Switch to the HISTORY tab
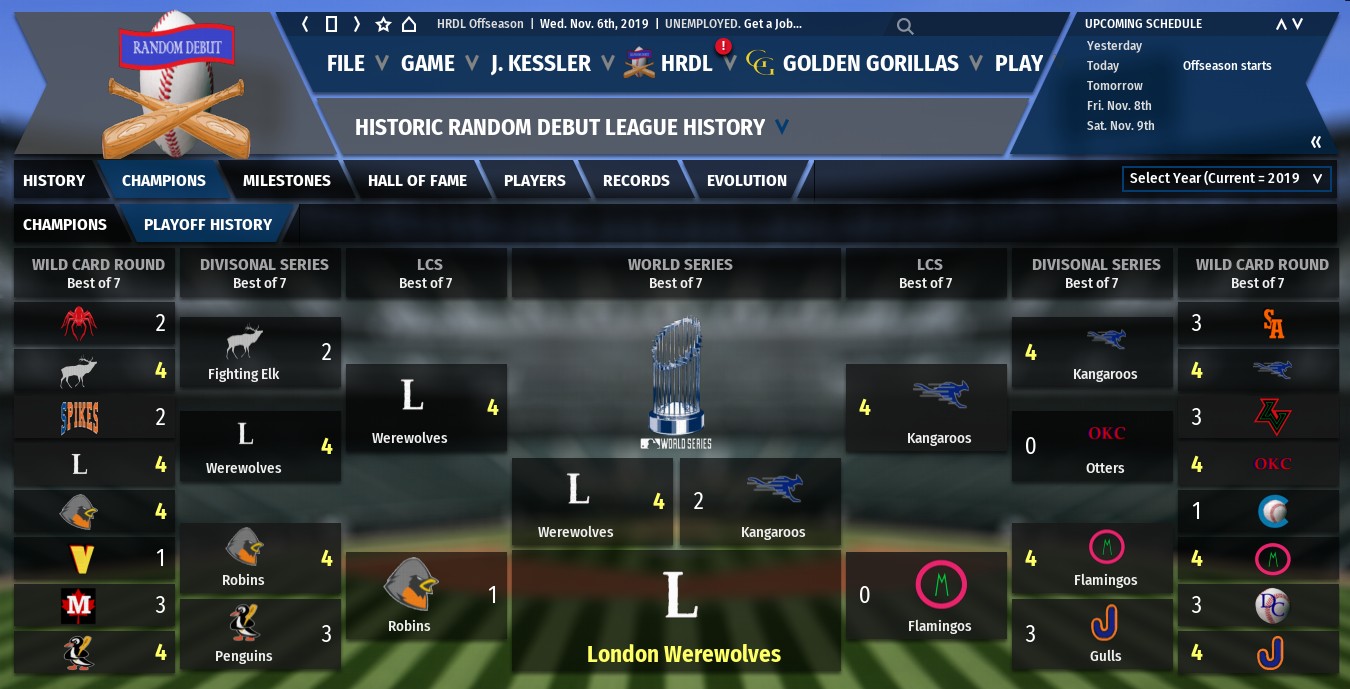Screen dimensions: 1350x689 pos(54,181)
